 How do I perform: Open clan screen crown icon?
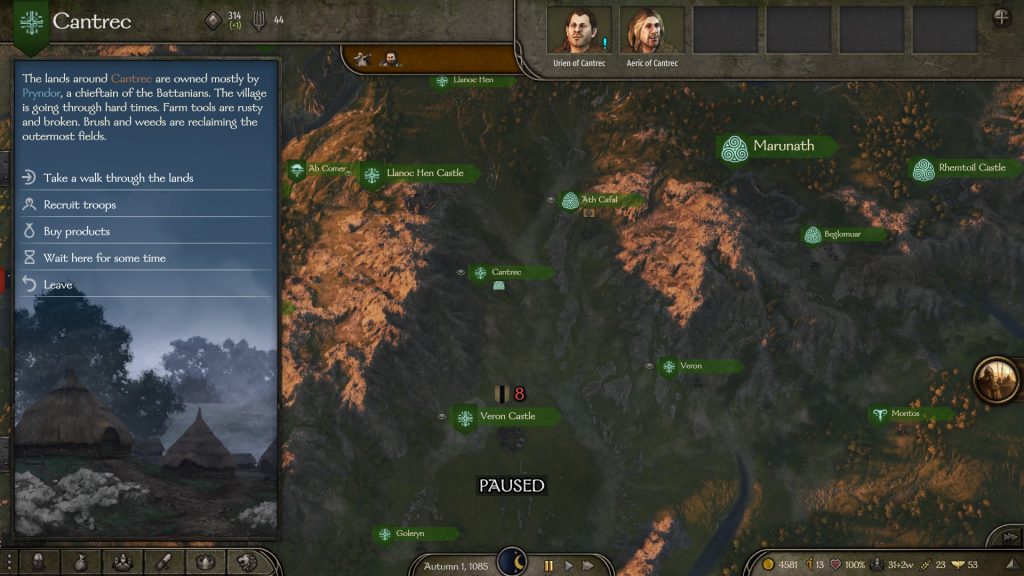pyautogui.click(x=206, y=563)
